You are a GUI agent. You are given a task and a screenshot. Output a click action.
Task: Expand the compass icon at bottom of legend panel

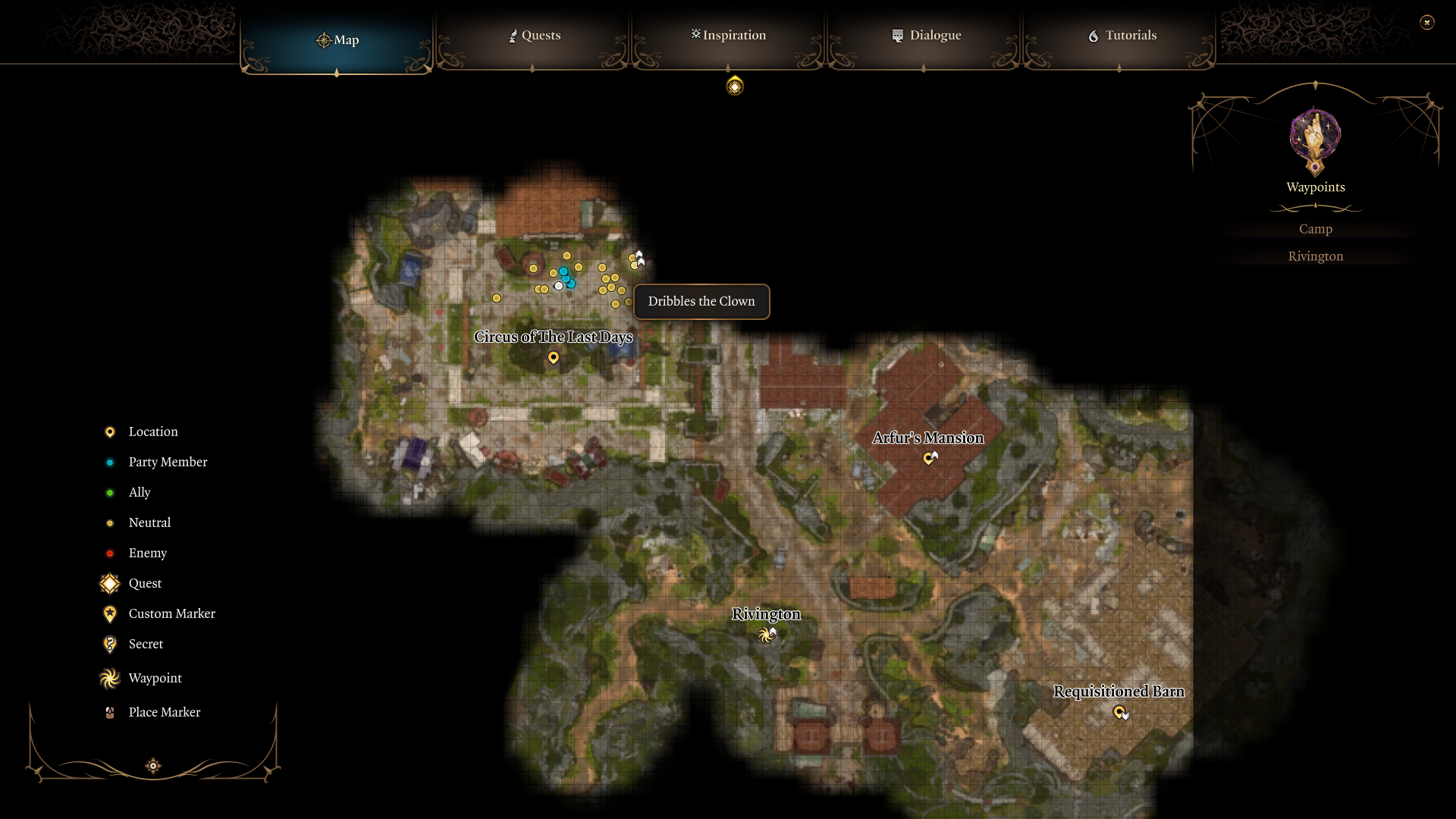(x=152, y=766)
